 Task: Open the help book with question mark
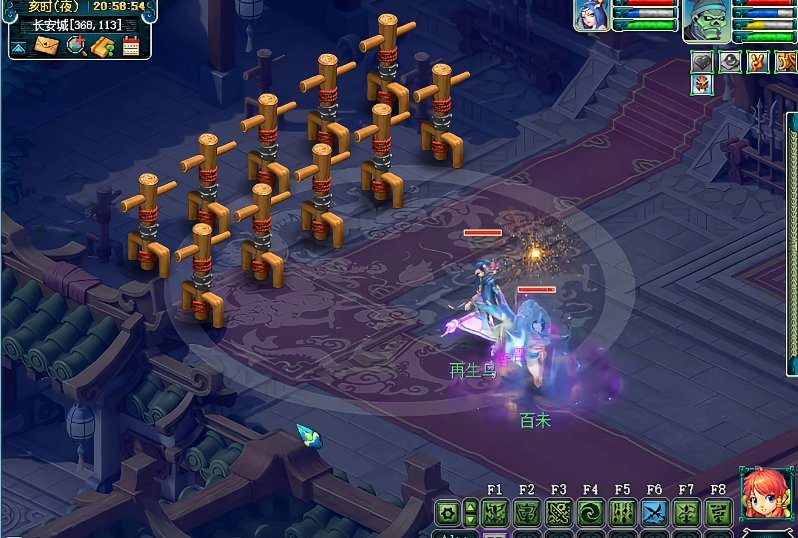(102, 45)
